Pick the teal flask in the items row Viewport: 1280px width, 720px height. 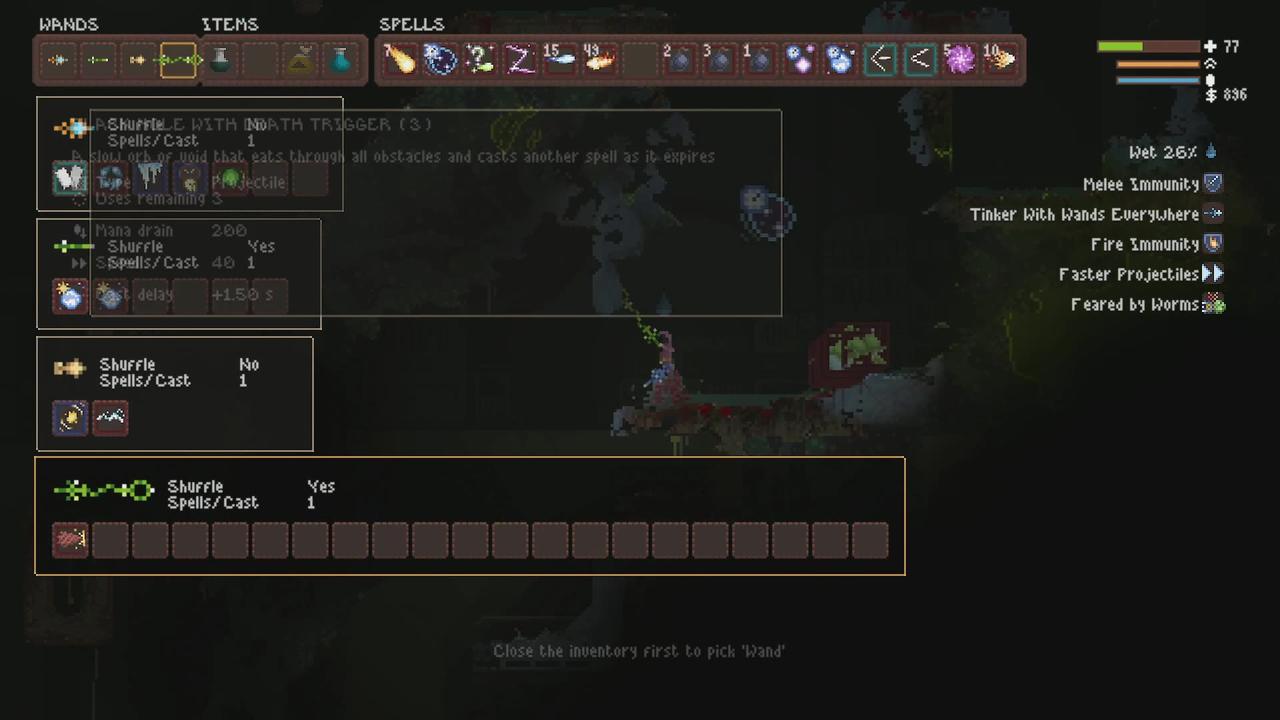[x=340, y=60]
